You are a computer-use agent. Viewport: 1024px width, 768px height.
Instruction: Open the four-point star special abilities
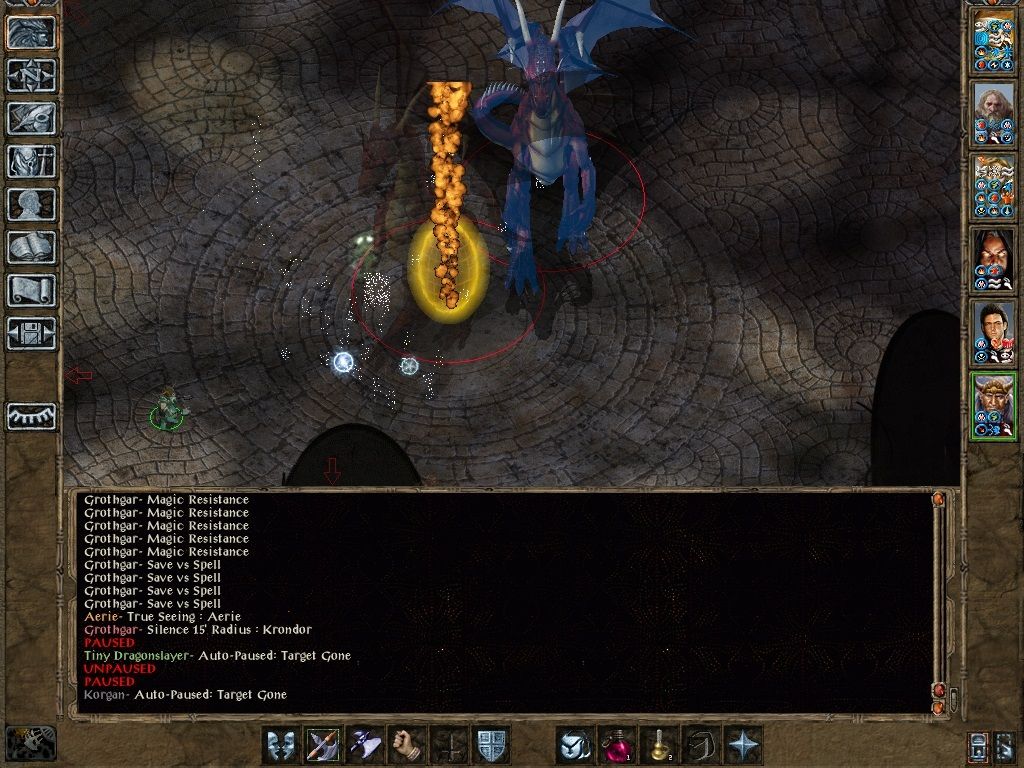[x=743, y=746]
